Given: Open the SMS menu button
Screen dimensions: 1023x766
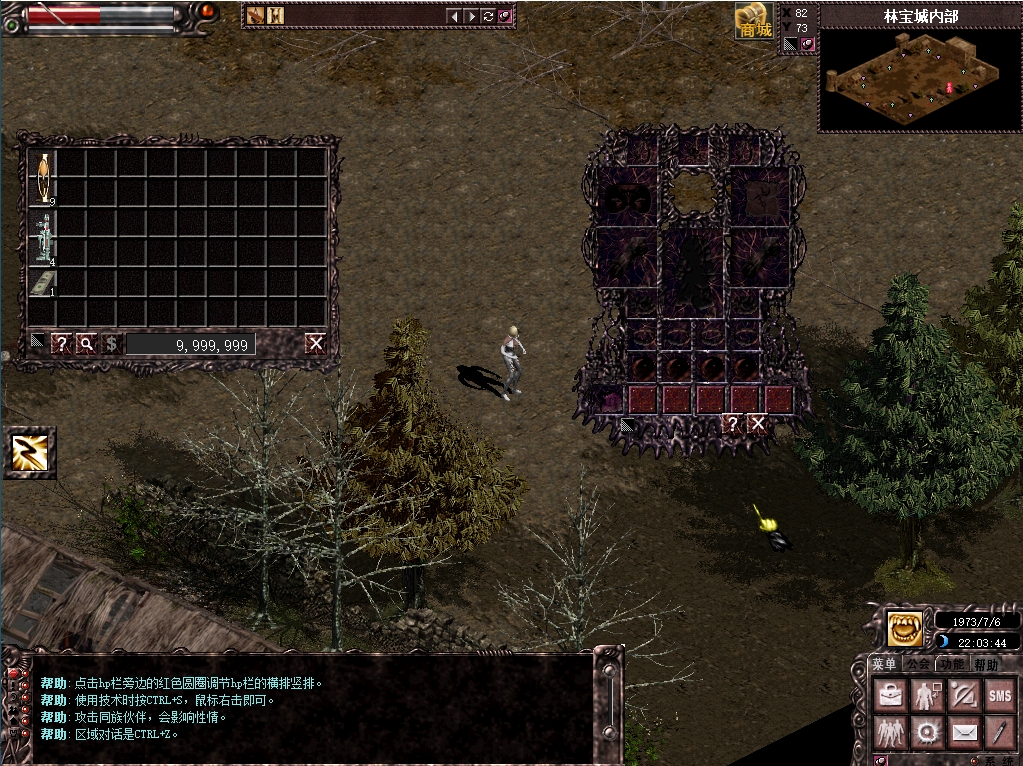Looking at the screenshot, I should [x=999, y=695].
